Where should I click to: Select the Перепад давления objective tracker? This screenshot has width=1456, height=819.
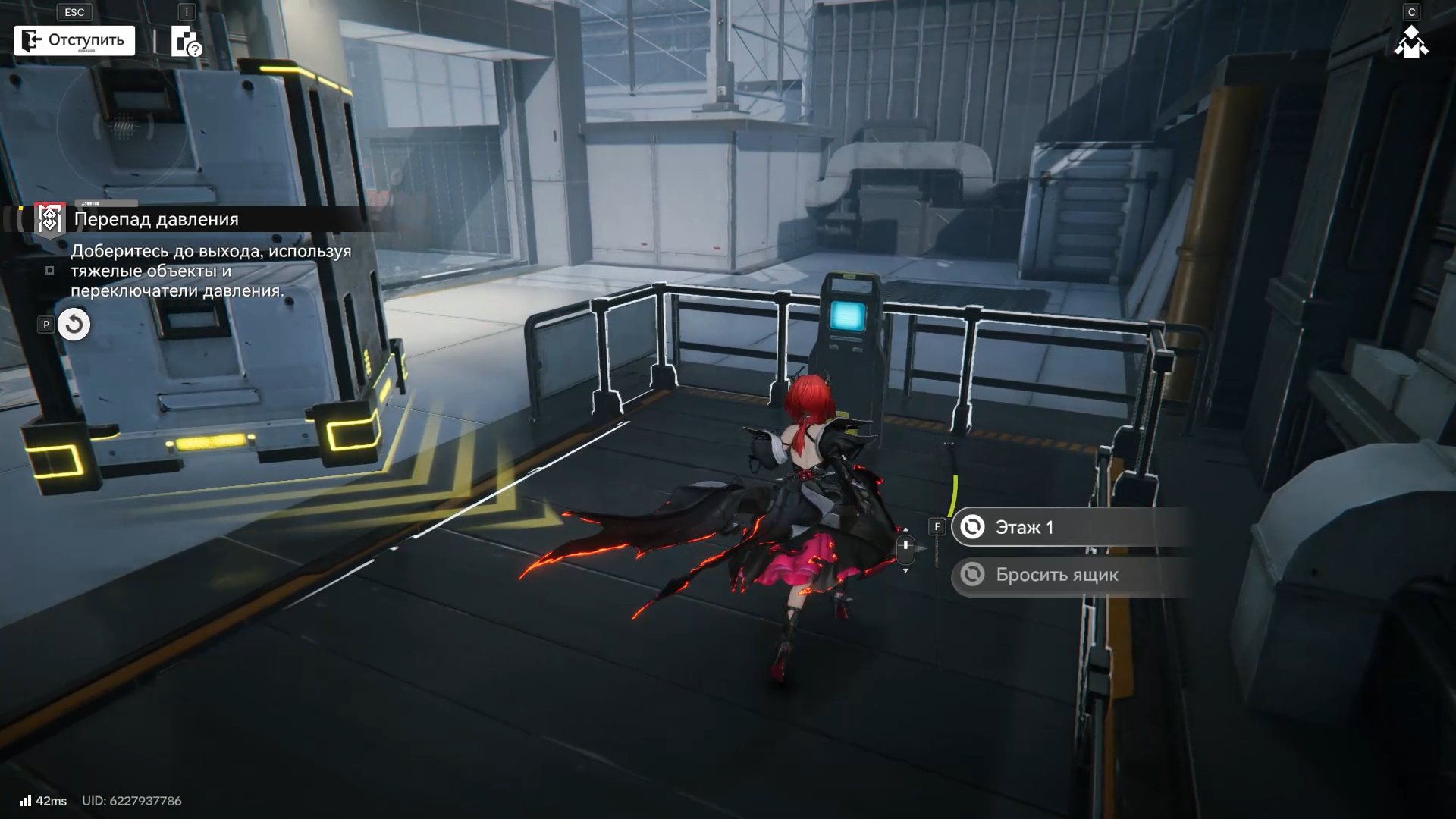(x=155, y=219)
